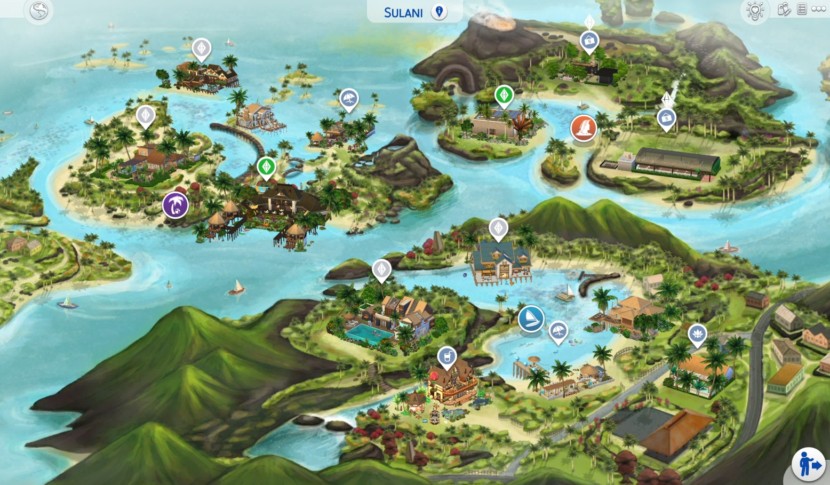Image resolution: width=830 pixels, height=485 pixels.
Task: Show Sulani world info via pin icon
Action: (x=439, y=12)
